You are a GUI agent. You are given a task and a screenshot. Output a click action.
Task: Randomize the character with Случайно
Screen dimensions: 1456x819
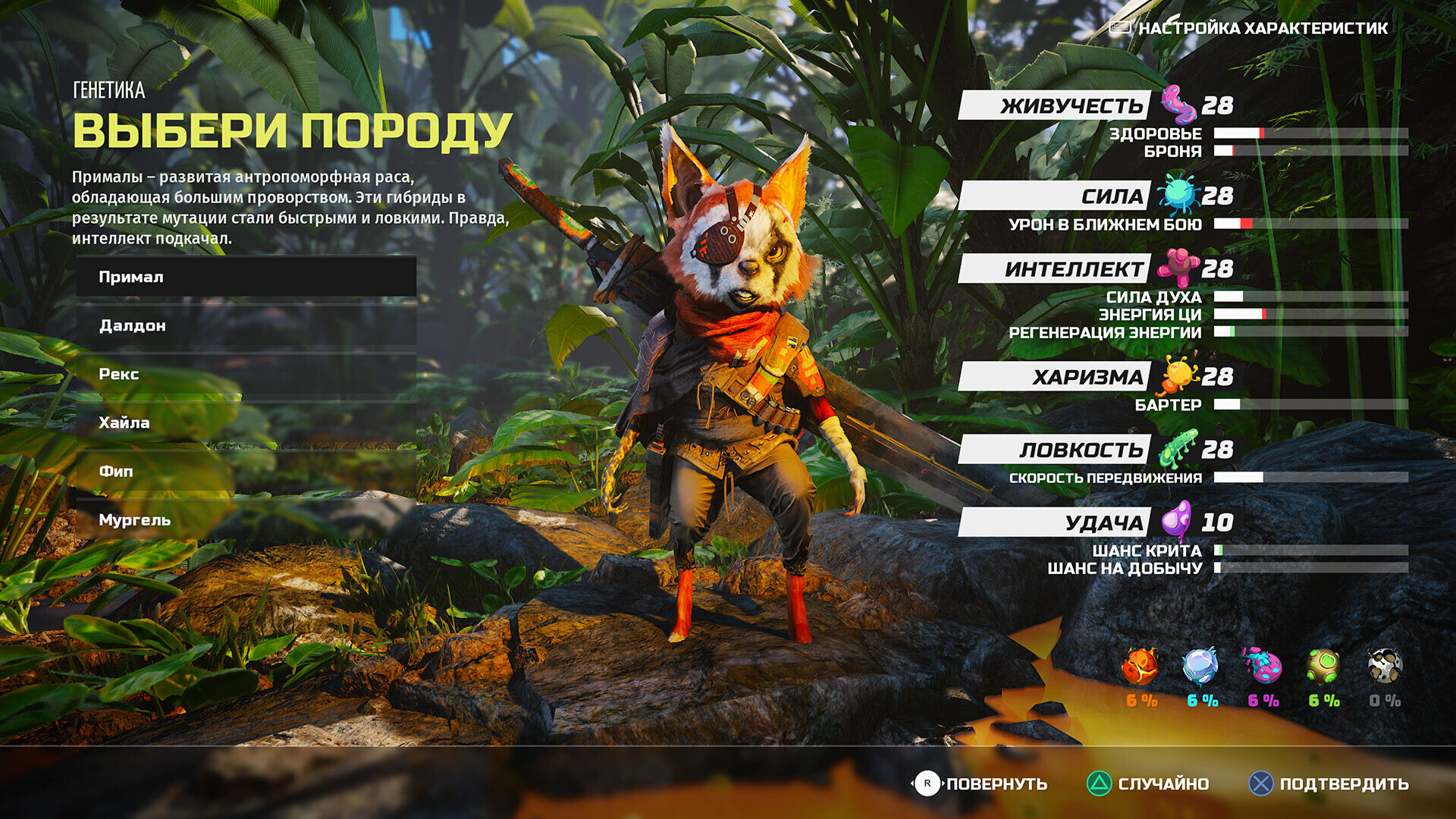tap(1148, 783)
